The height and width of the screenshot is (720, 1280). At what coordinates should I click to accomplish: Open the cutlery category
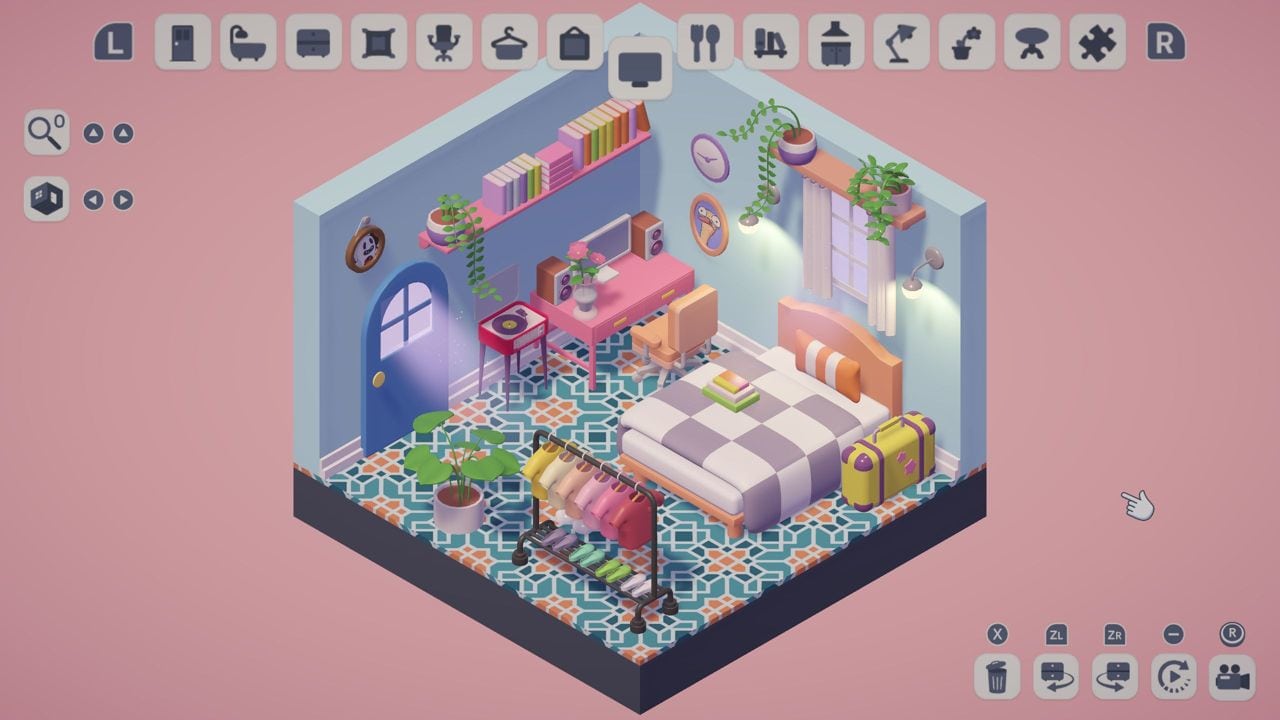tap(707, 44)
